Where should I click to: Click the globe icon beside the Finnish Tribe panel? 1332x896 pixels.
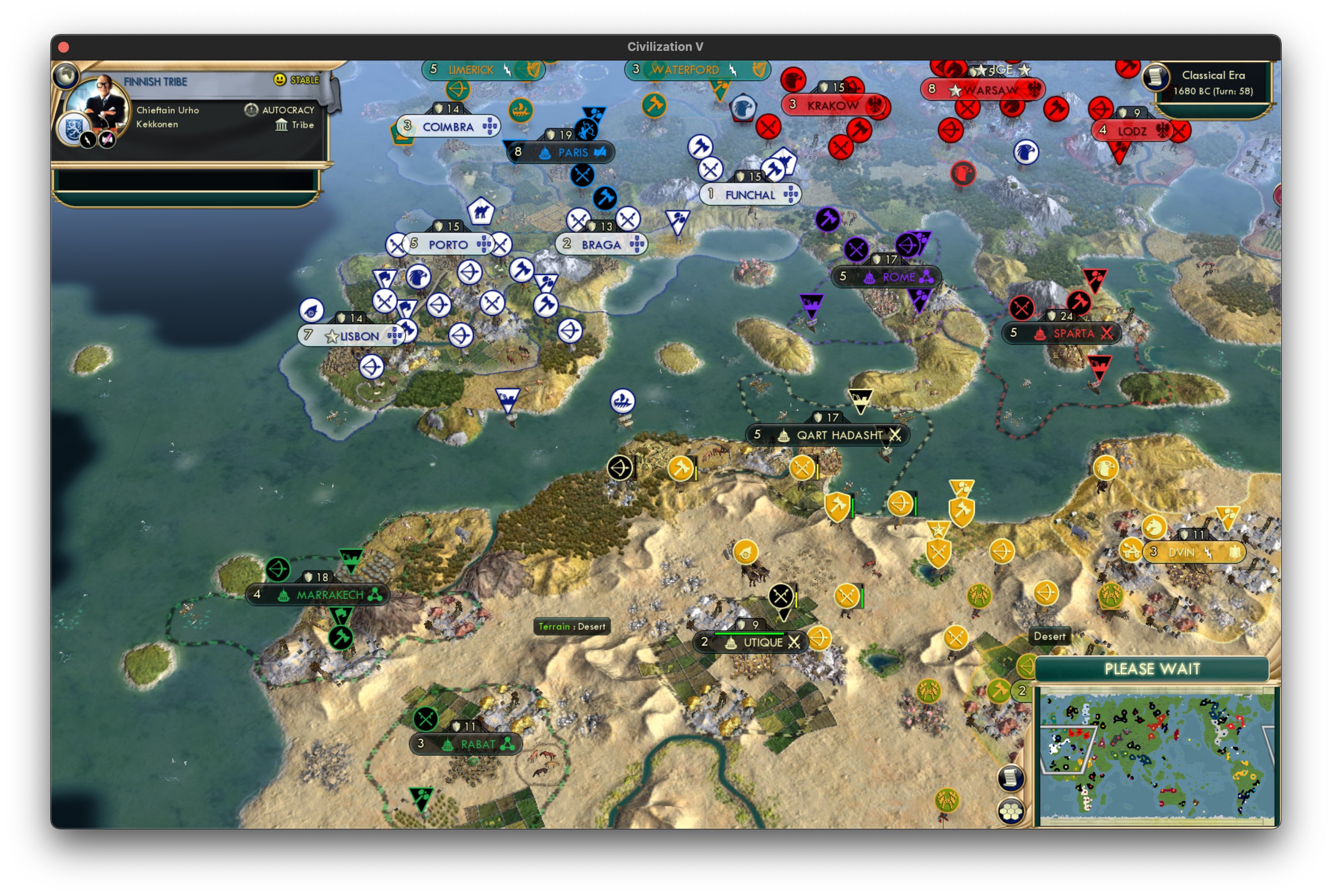[x=66, y=75]
